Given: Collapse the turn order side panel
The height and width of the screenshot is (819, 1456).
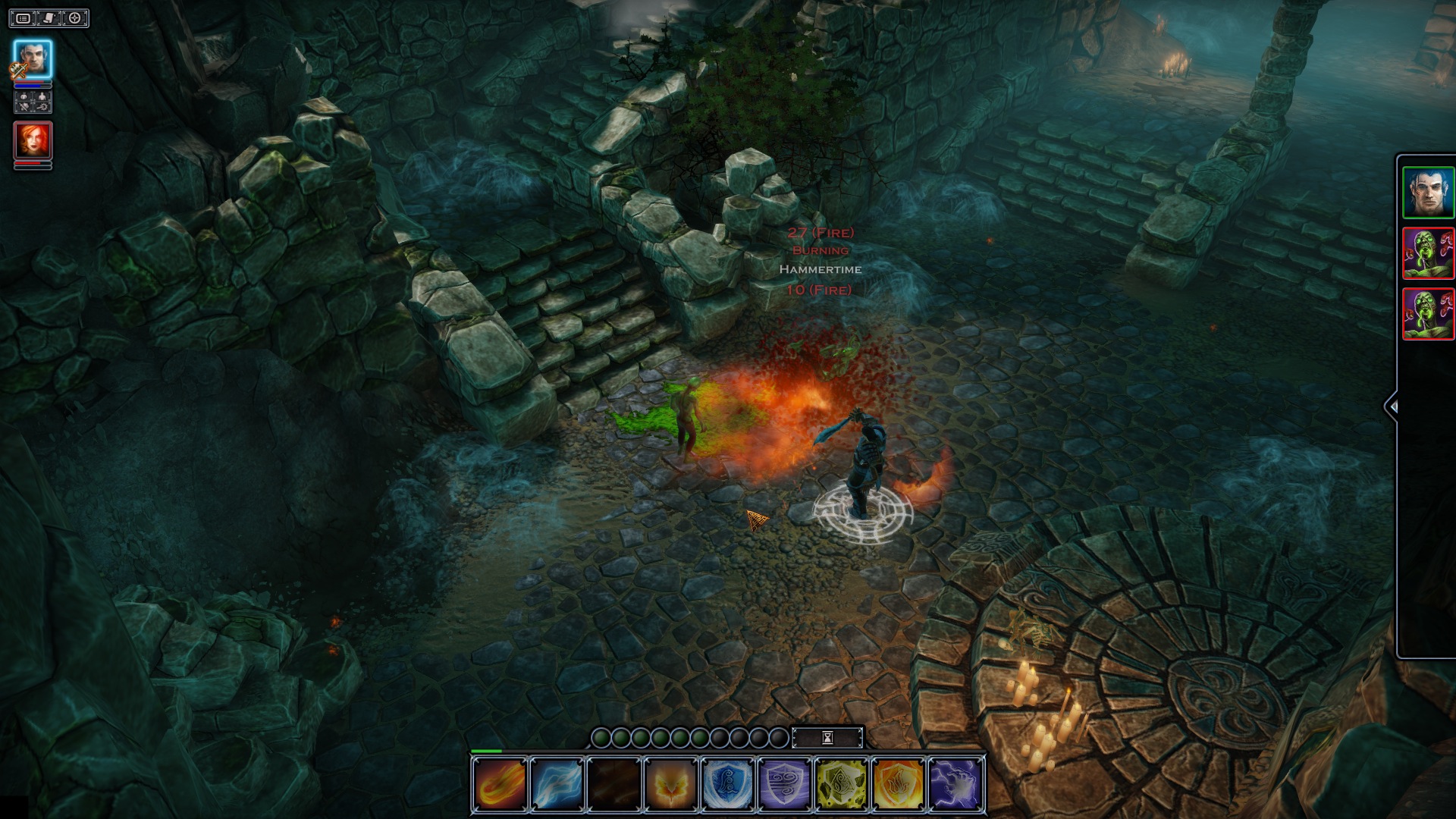Looking at the screenshot, I should [x=1392, y=407].
